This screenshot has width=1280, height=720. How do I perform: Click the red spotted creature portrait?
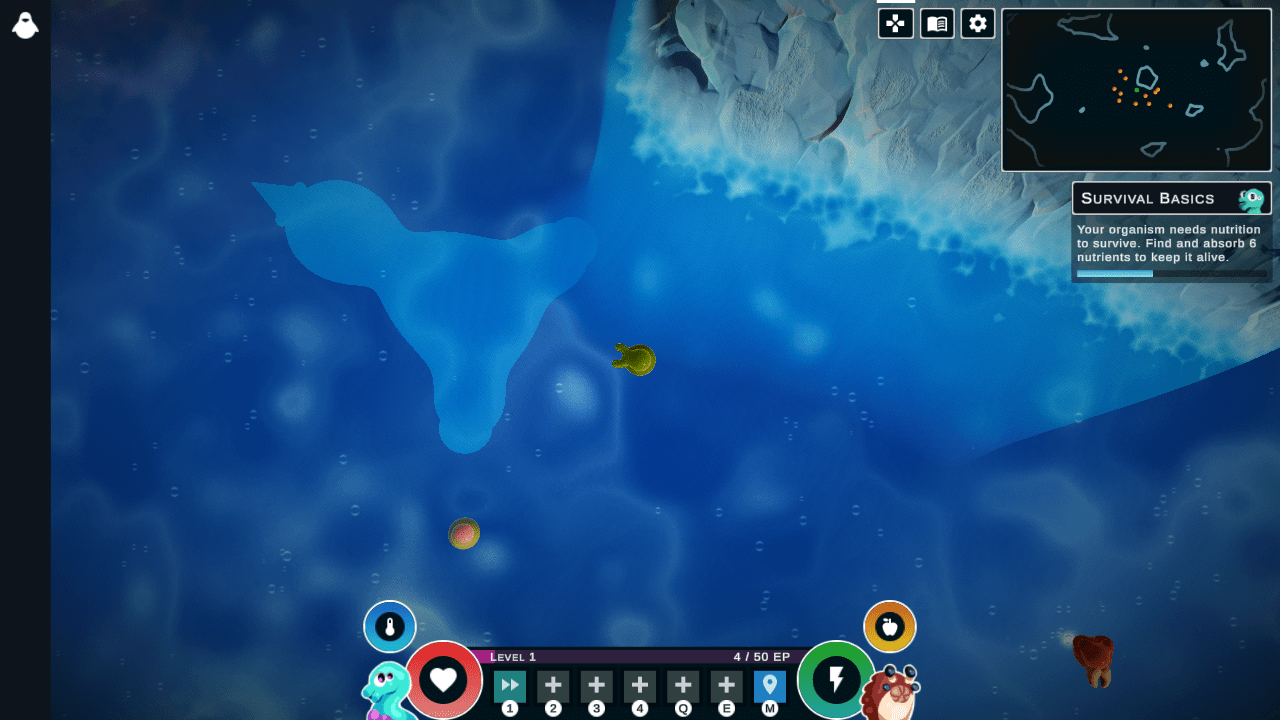(889, 694)
